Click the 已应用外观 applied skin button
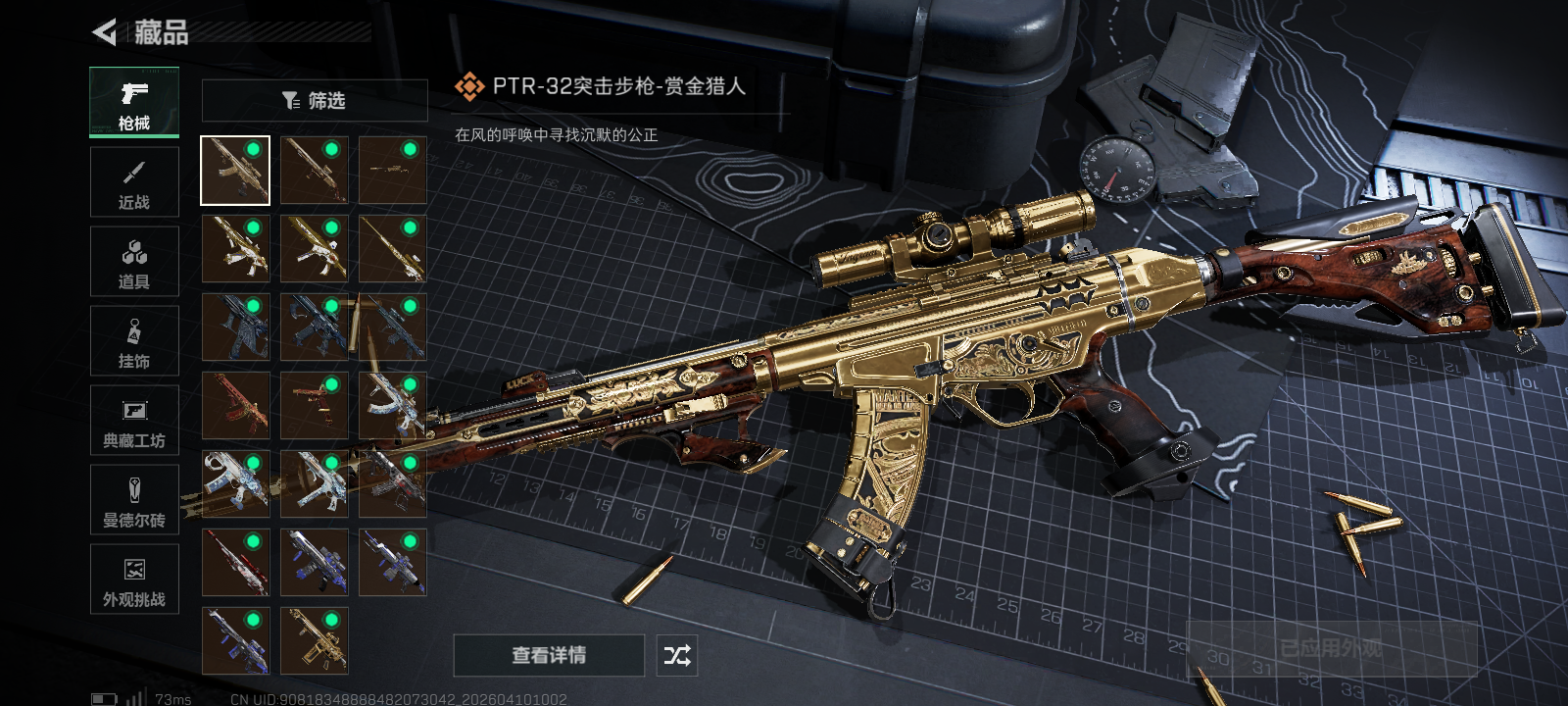The height and width of the screenshot is (706, 1568). [x=1331, y=648]
